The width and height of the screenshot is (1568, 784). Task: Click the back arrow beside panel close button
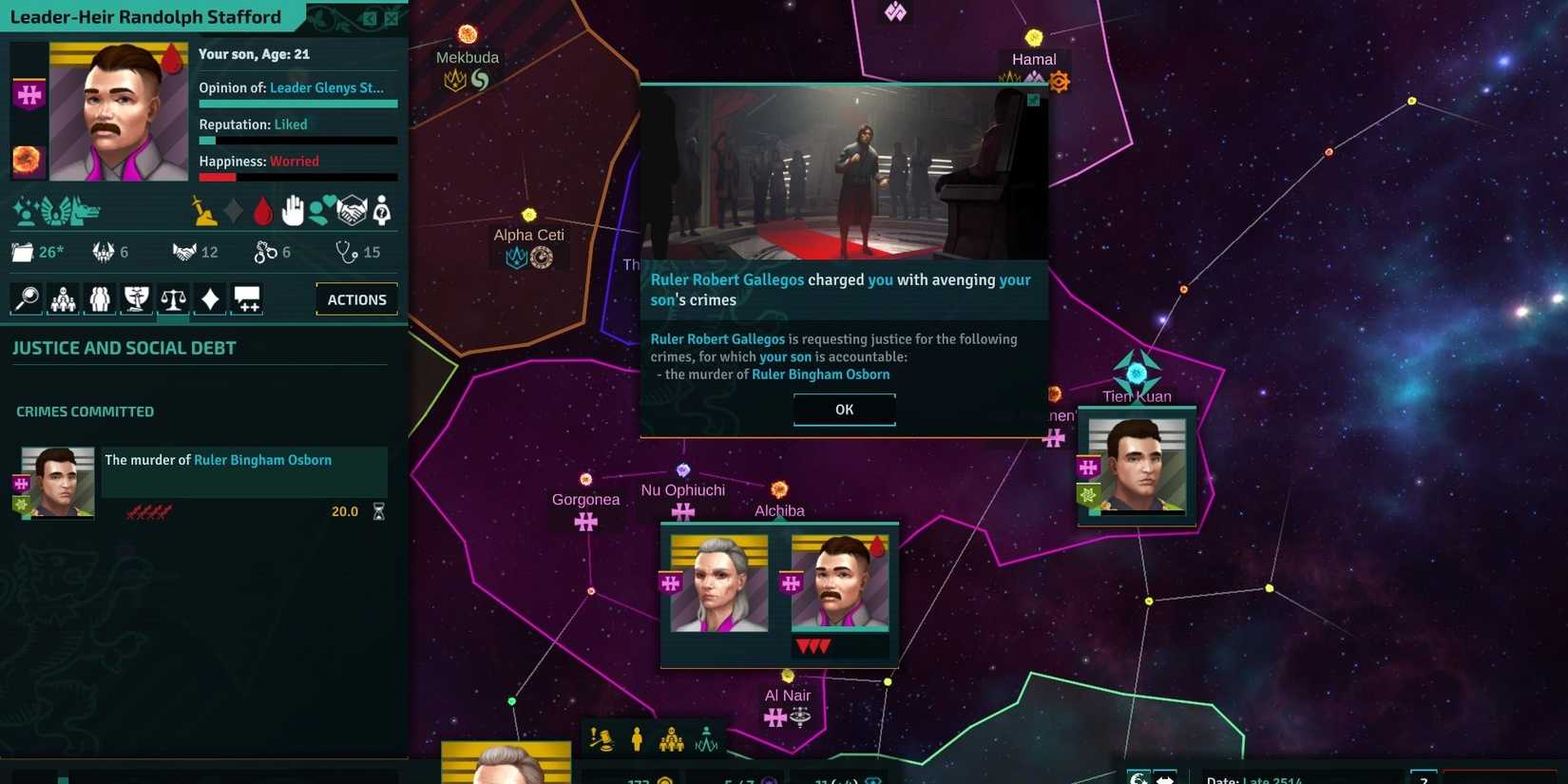369,16
